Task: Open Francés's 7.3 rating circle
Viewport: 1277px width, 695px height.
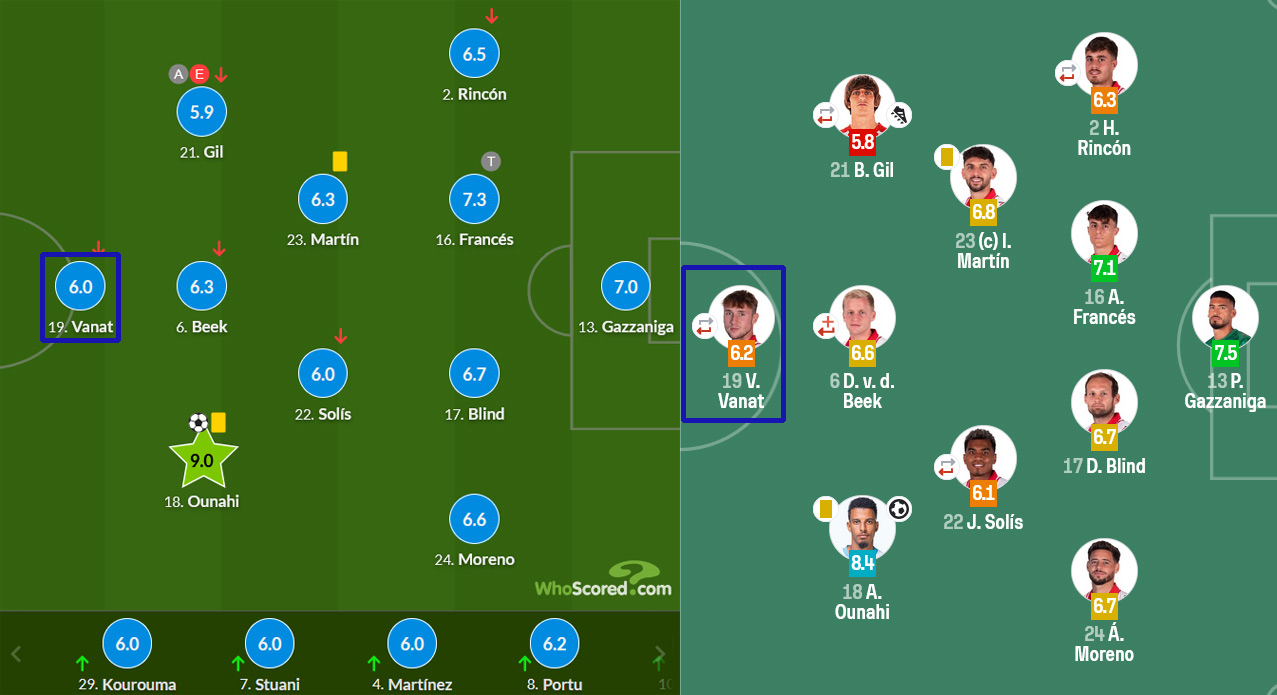Action: pyautogui.click(x=474, y=199)
